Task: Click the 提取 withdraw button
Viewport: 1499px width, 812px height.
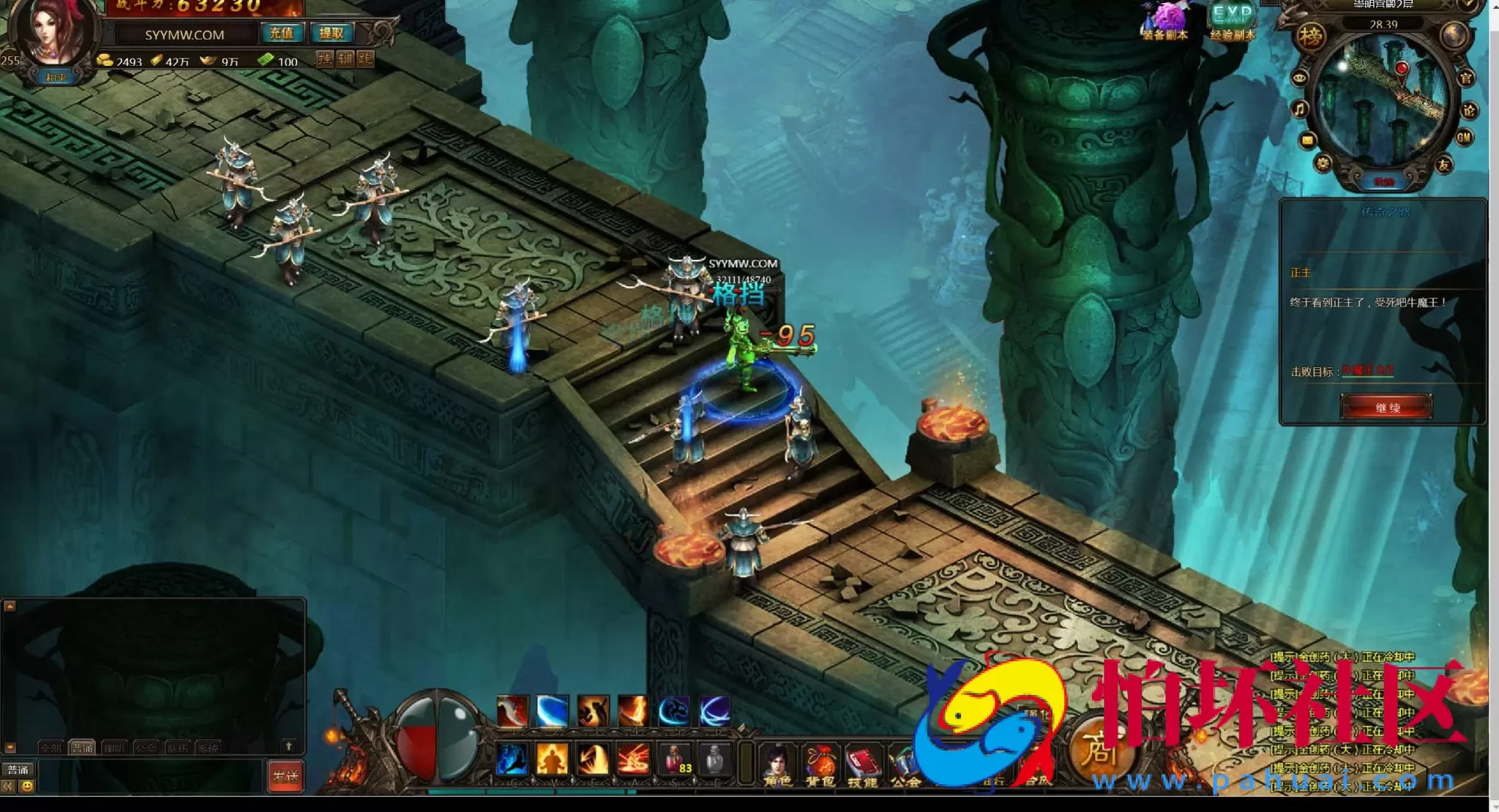Action: [331, 34]
